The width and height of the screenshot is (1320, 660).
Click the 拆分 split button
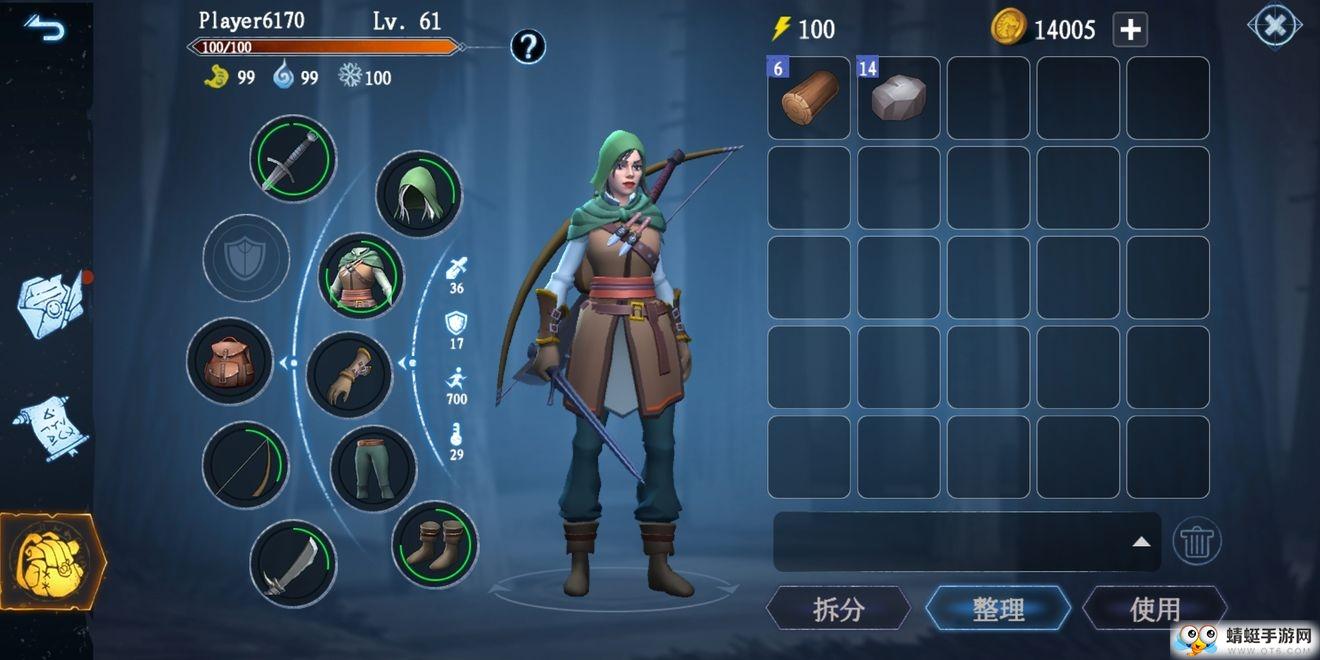pos(838,608)
